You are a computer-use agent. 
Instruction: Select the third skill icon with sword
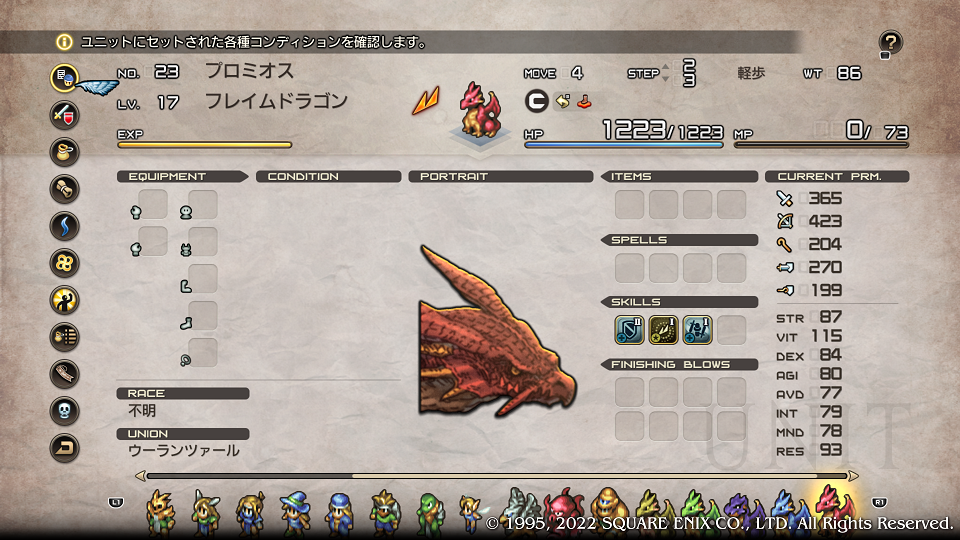coord(698,330)
